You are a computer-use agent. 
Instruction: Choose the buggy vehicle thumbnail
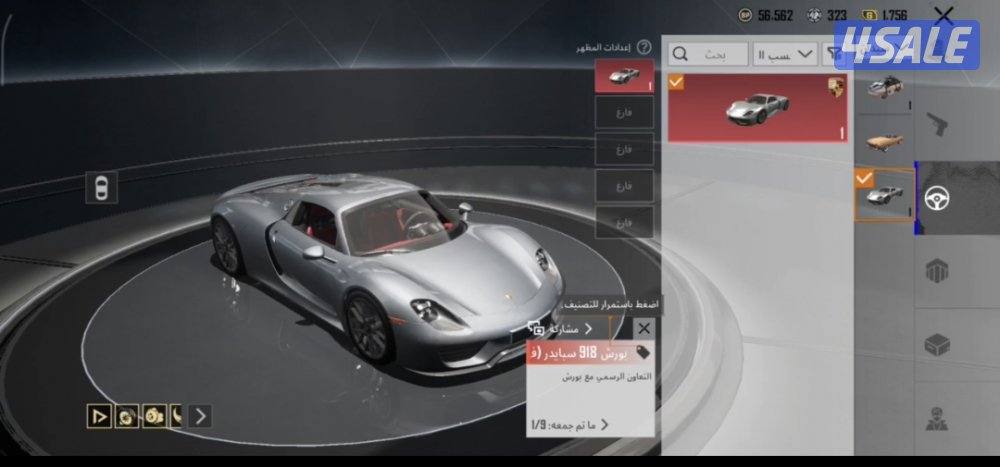884,89
